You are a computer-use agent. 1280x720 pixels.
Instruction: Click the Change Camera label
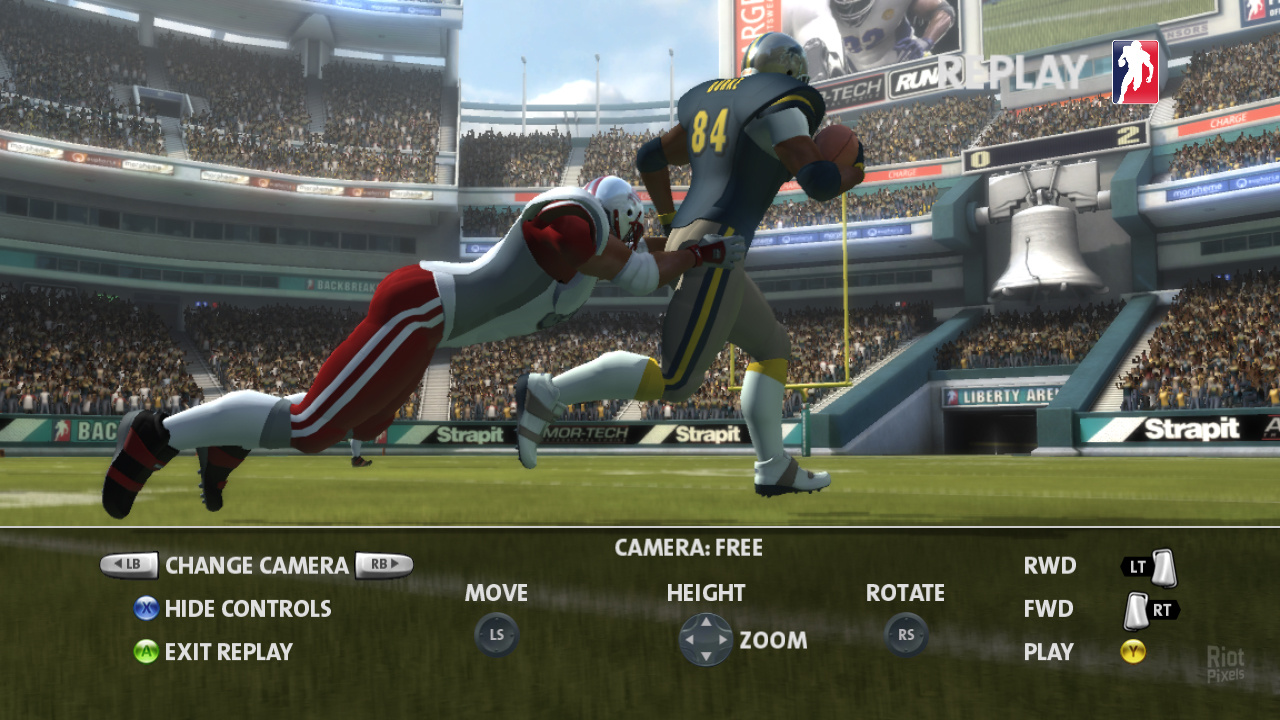[x=256, y=566]
